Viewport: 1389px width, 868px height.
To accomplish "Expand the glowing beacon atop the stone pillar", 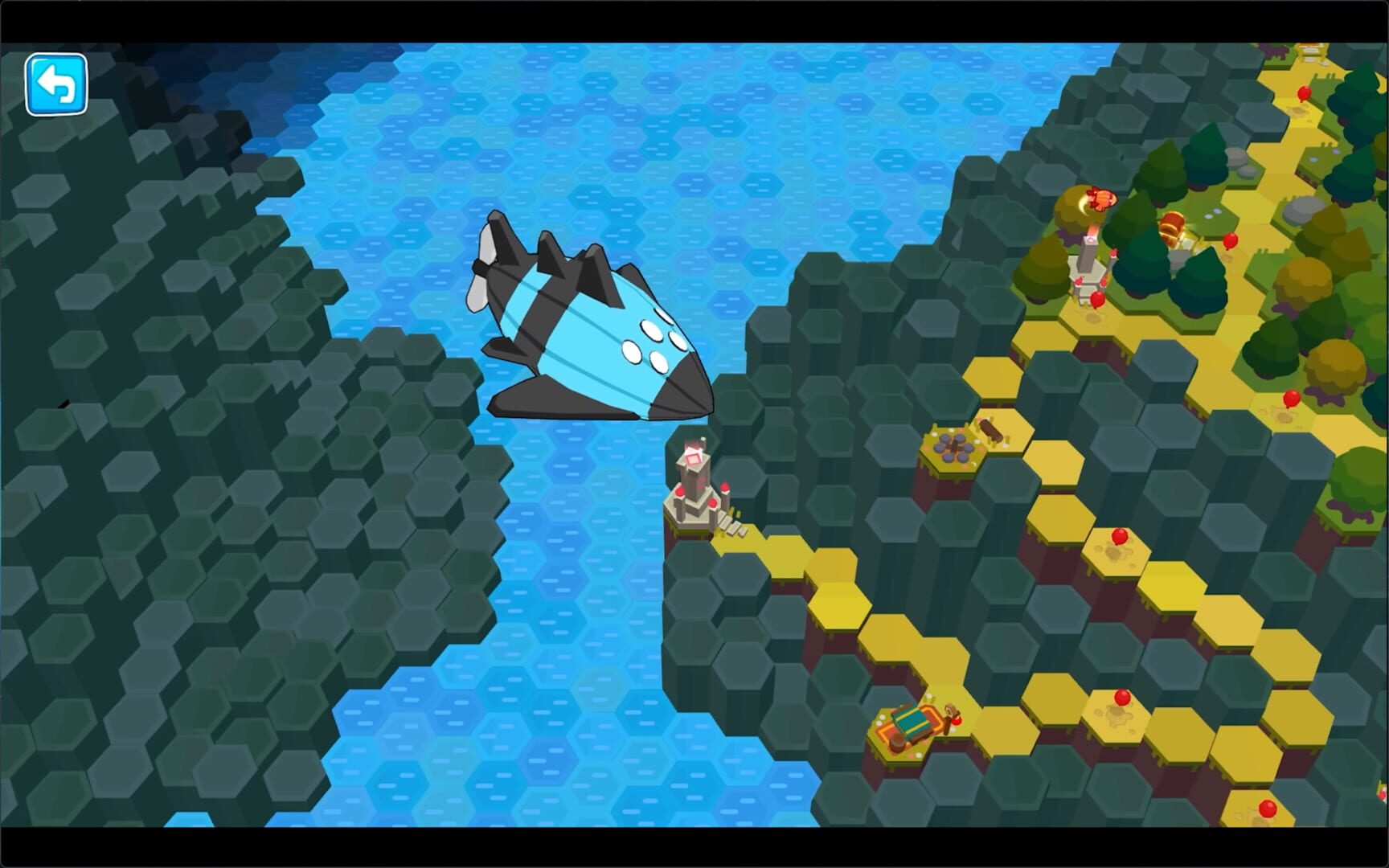I will 1090,241.
